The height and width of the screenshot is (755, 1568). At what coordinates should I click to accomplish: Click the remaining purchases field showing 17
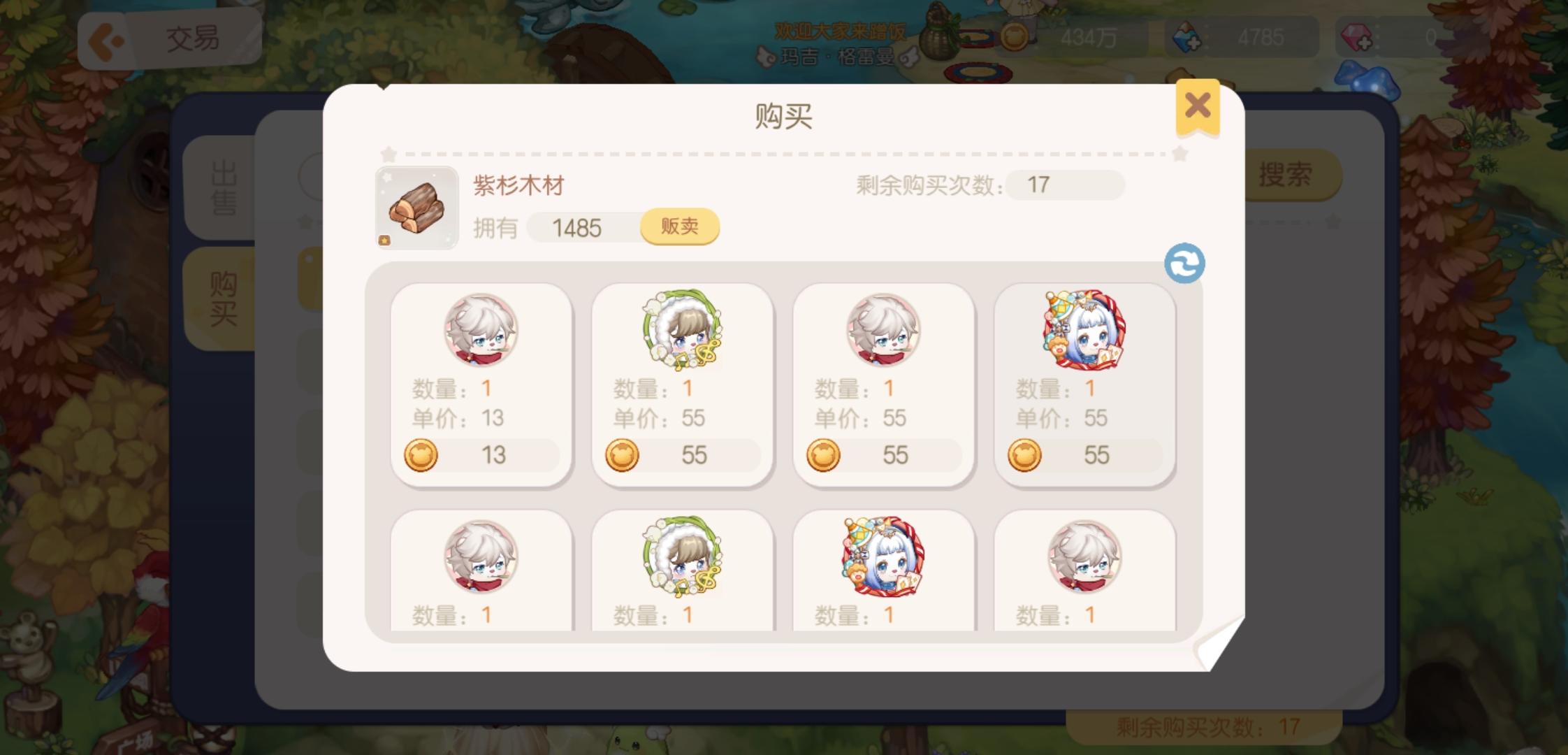(1066, 185)
